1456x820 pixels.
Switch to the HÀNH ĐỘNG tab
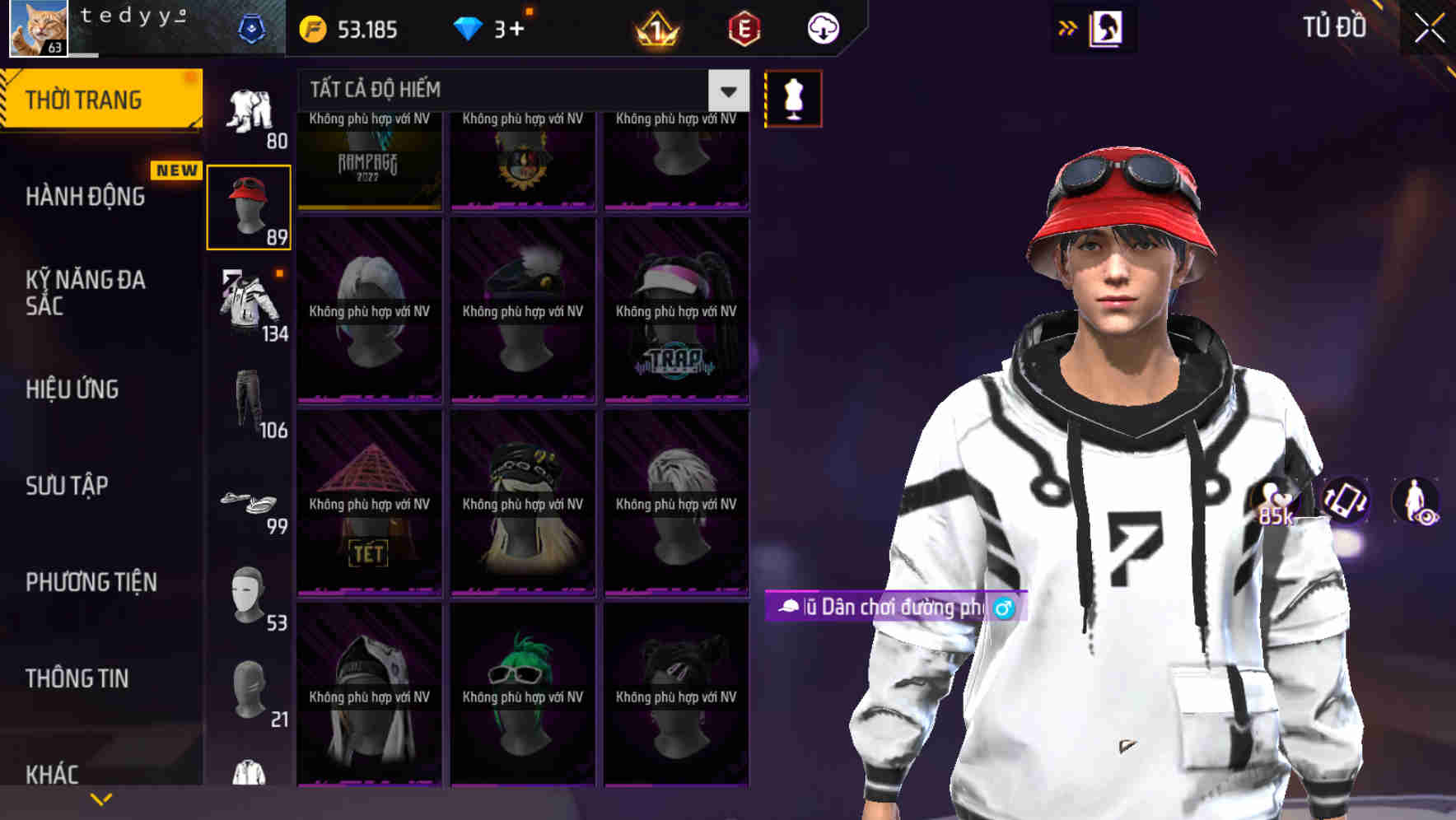(x=86, y=197)
